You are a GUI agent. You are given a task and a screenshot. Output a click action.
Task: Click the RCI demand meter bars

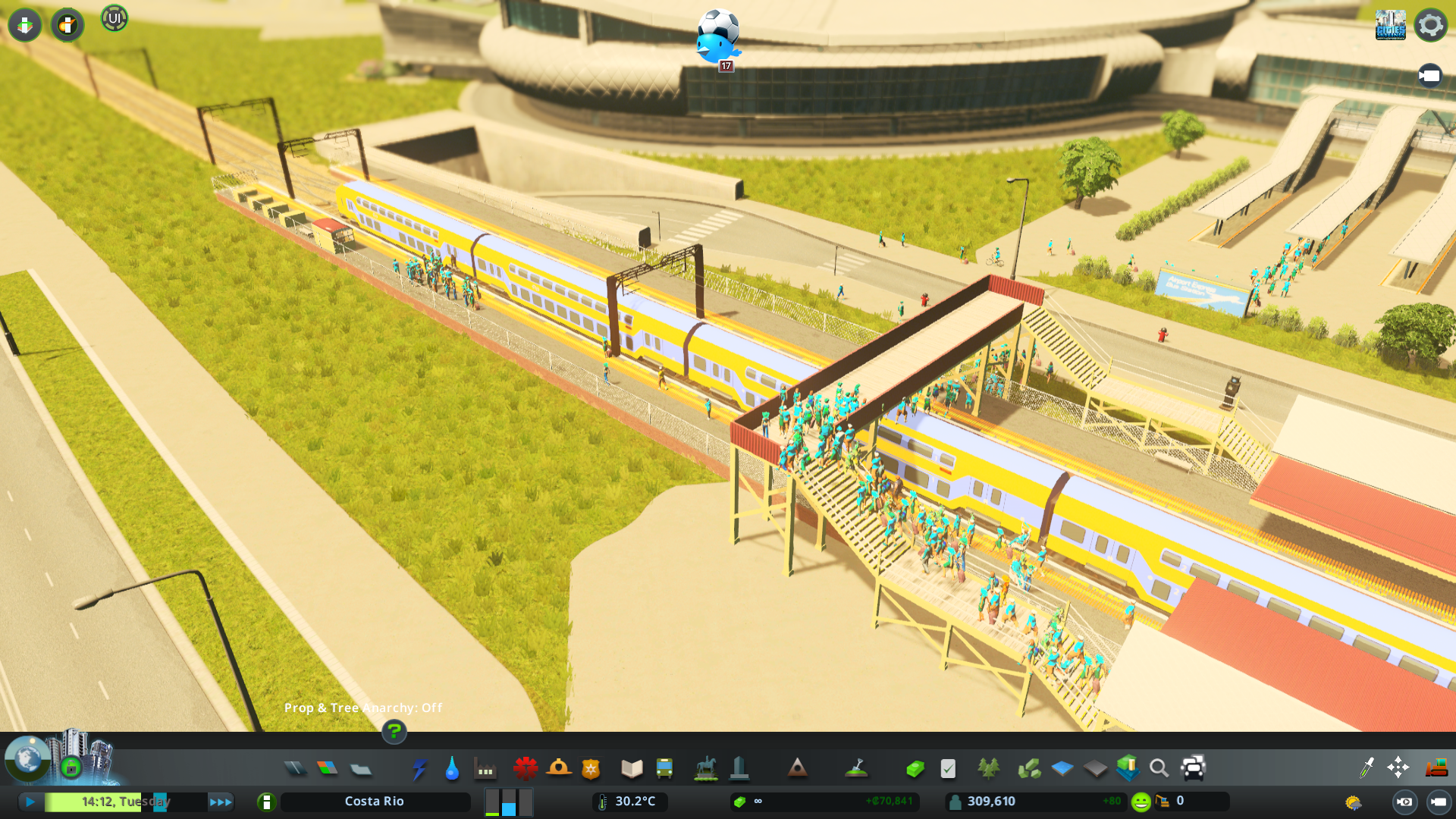tap(507, 801)
